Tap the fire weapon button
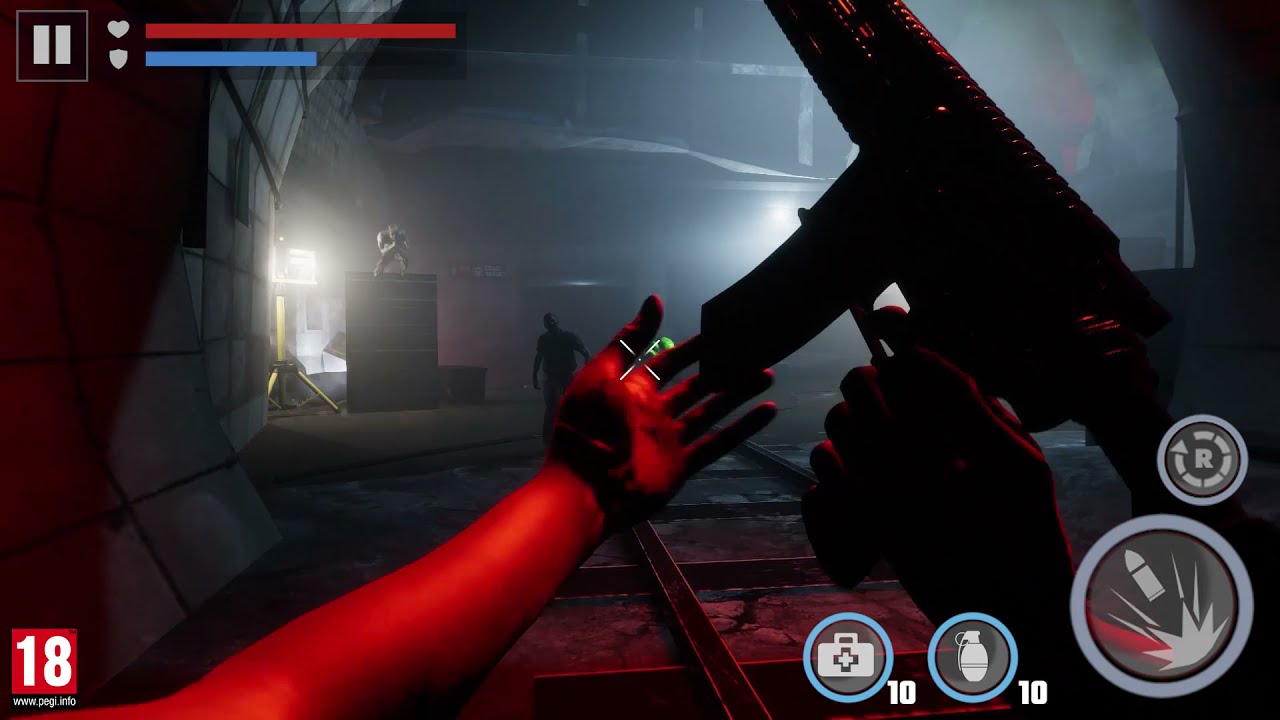This screenshot has width=1280, height=720. point(1161,605)
